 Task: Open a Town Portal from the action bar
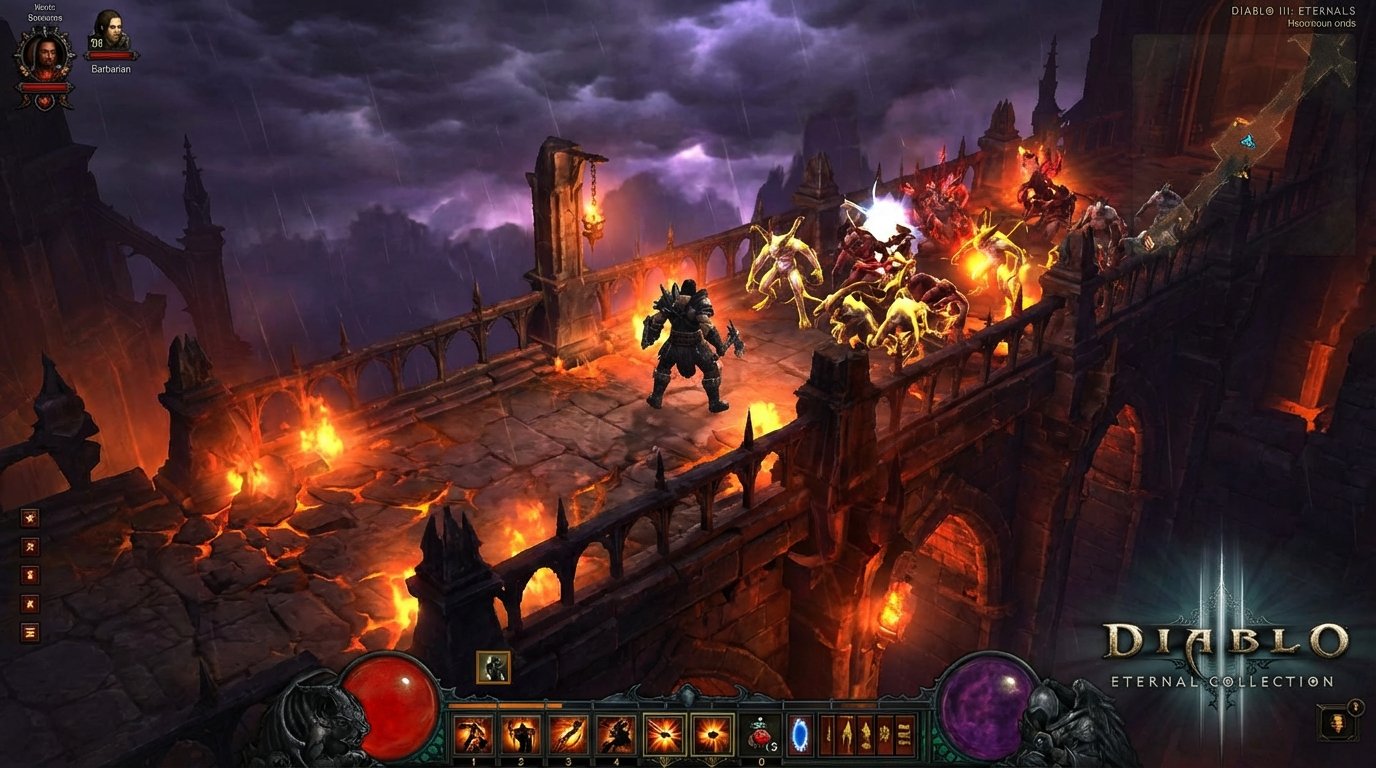(800, 734)
